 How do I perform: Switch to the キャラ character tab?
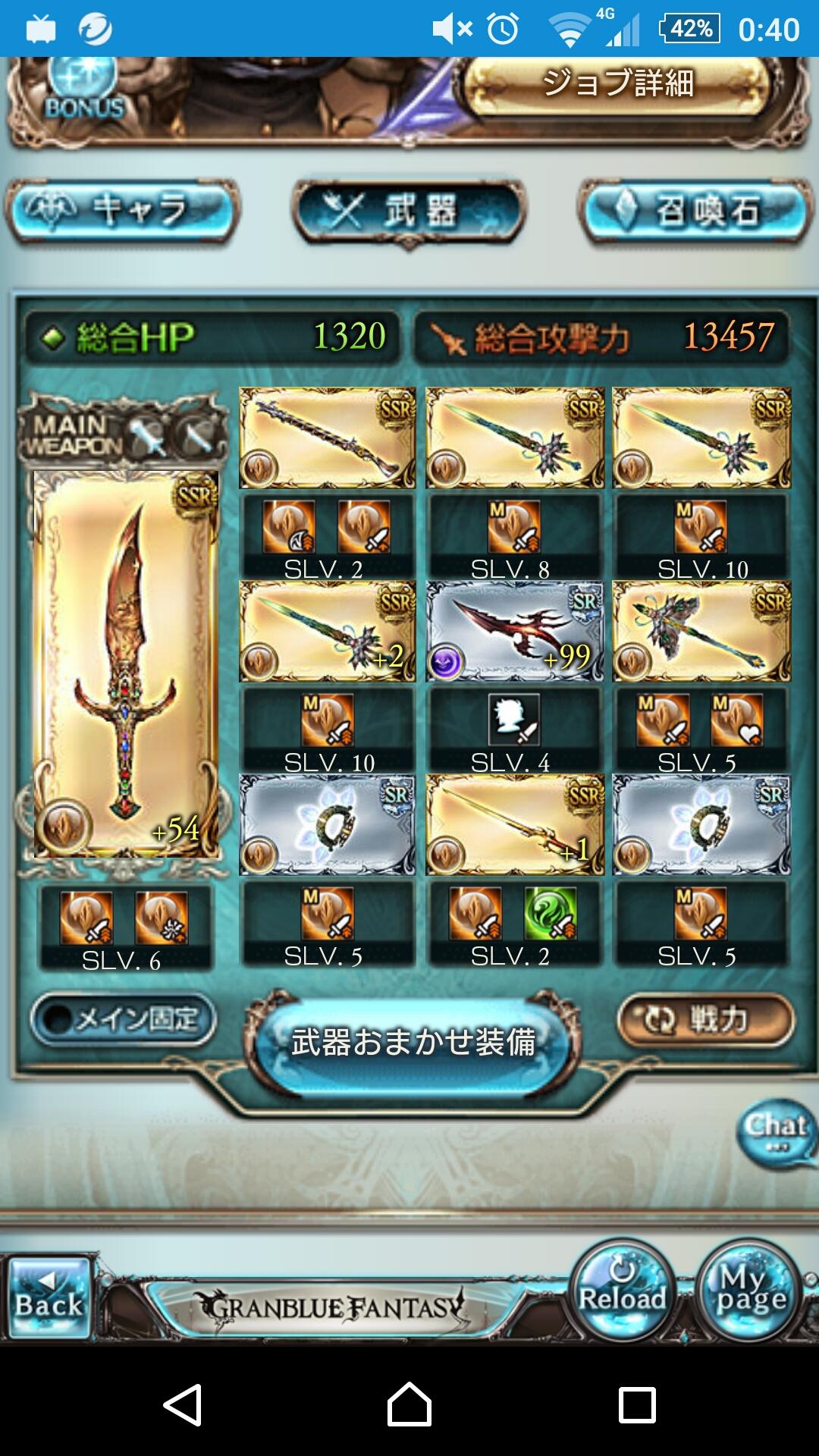click(x=123, y=210)
